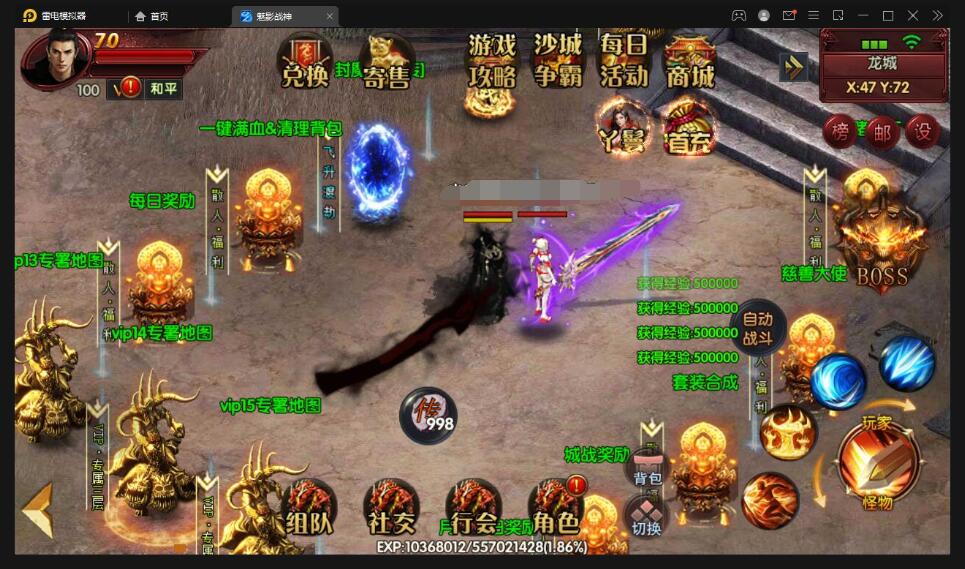The height and width of the screenshot is (569, 965).
Task: Show the 每日活动 daily activities
Action: pos(624,62)
